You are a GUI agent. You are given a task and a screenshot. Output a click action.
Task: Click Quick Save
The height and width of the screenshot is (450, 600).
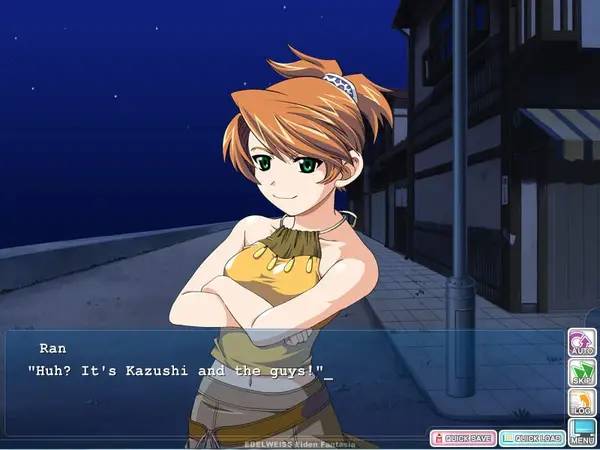click(x=462, y=437)
